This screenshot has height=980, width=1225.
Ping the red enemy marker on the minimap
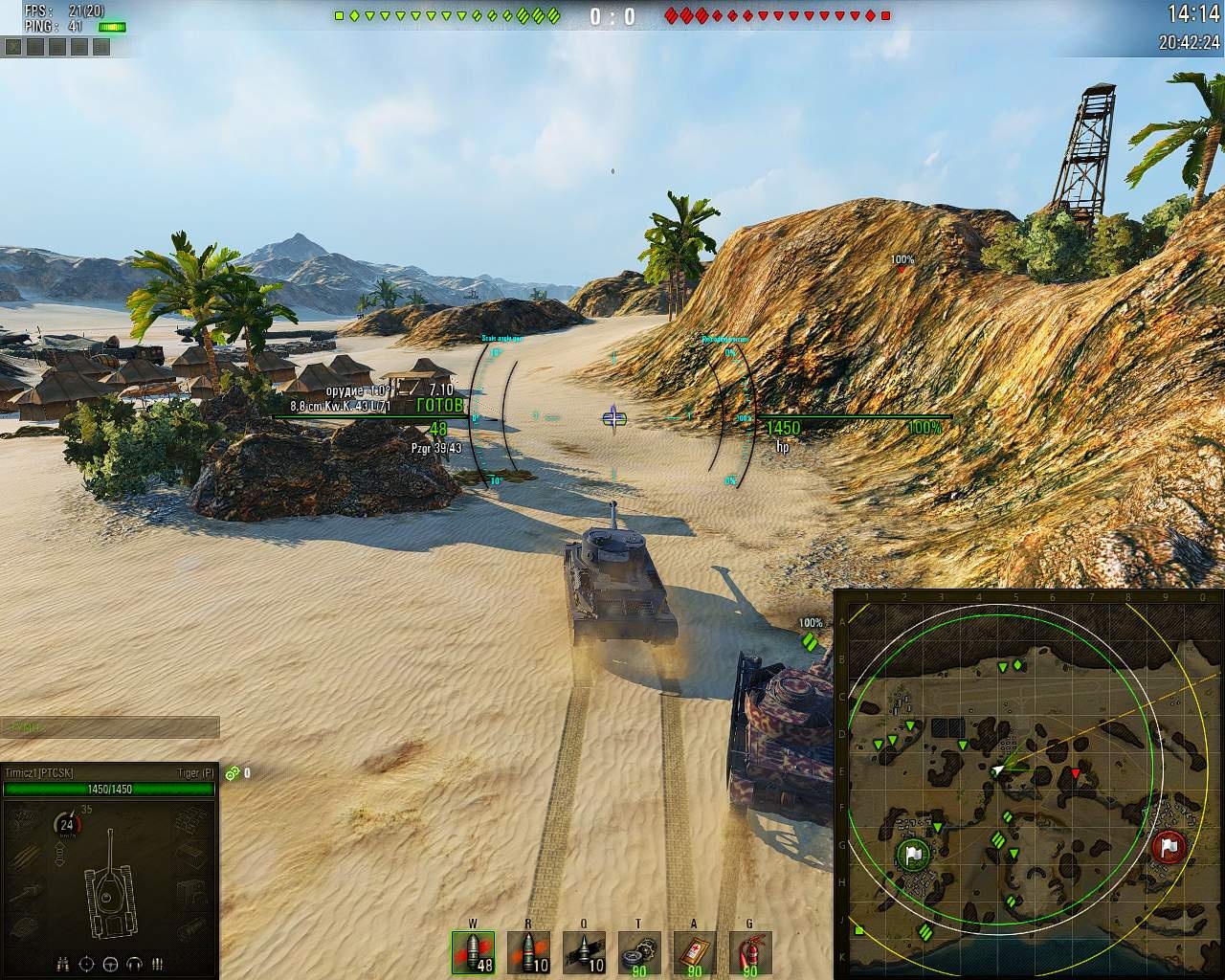tap(1075, 773)
